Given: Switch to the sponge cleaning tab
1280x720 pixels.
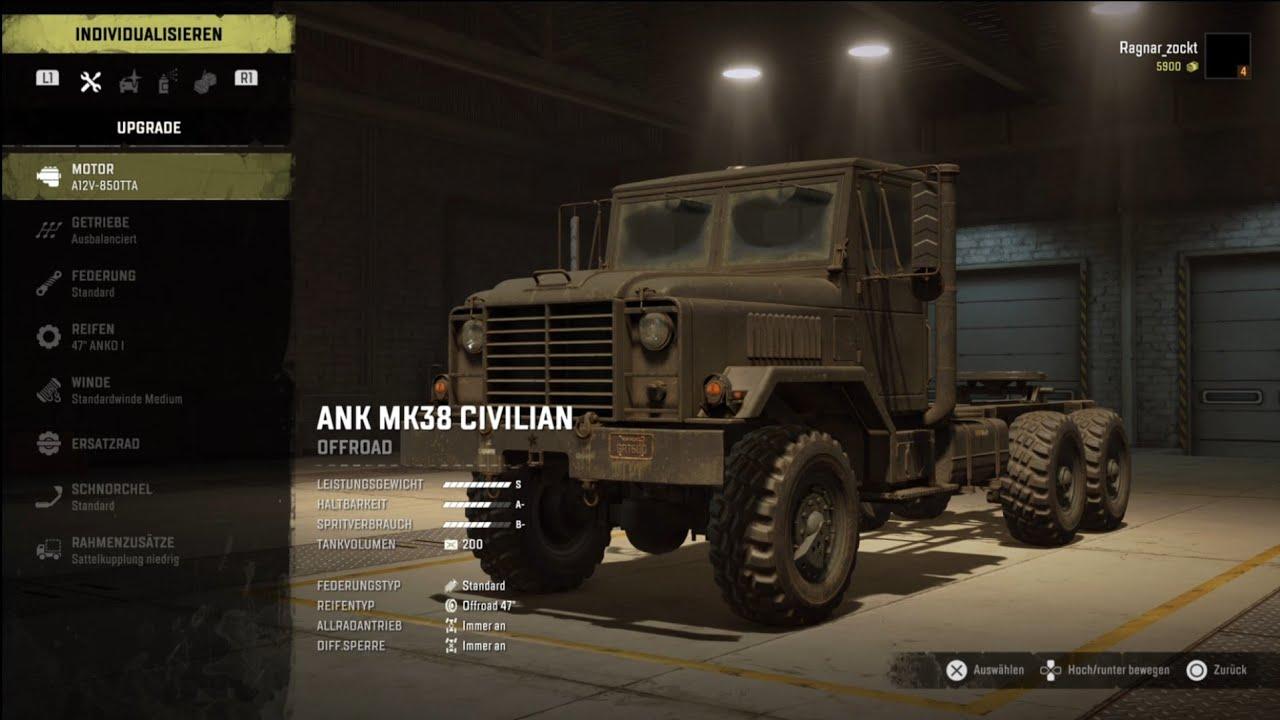Looking at the screenshot, I should click(204, 81).
